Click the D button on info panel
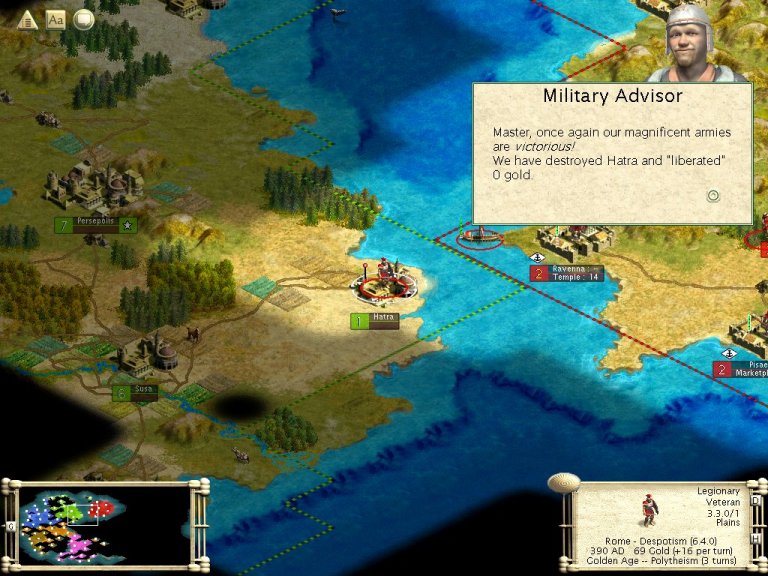This screenshot has width=768, height=576. 756,499
